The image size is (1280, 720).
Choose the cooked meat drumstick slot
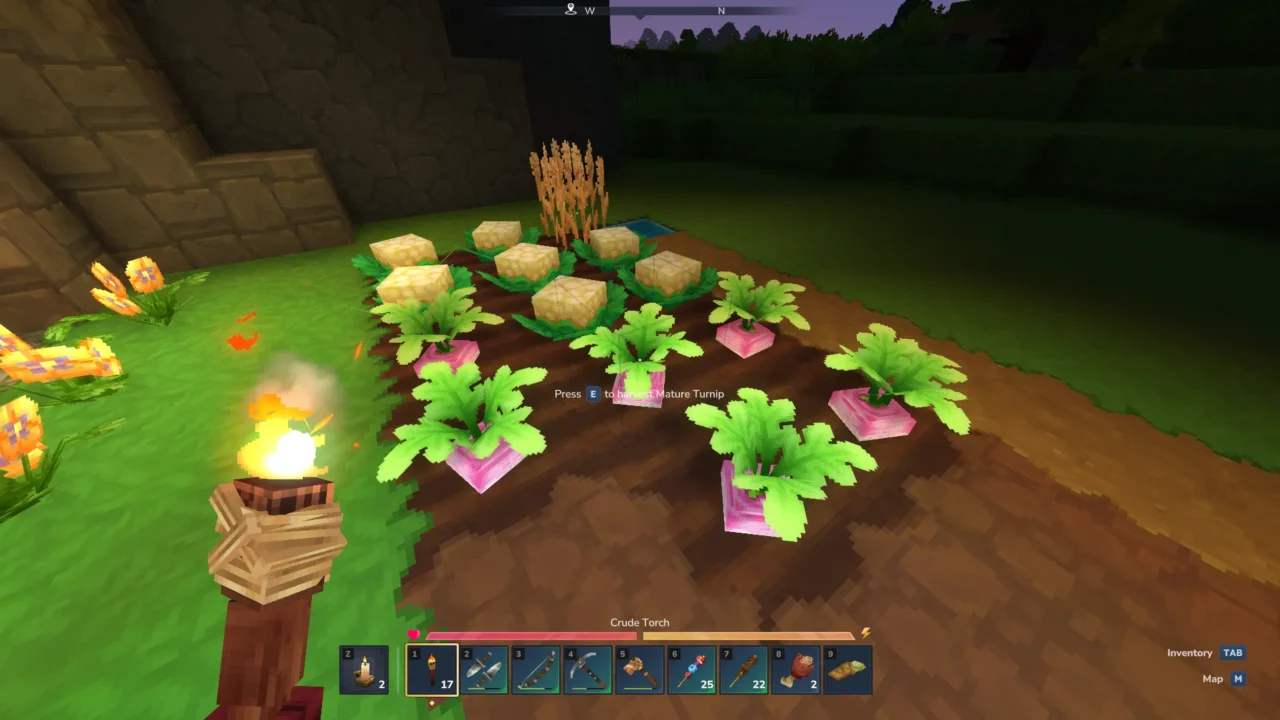pos(796,670)
